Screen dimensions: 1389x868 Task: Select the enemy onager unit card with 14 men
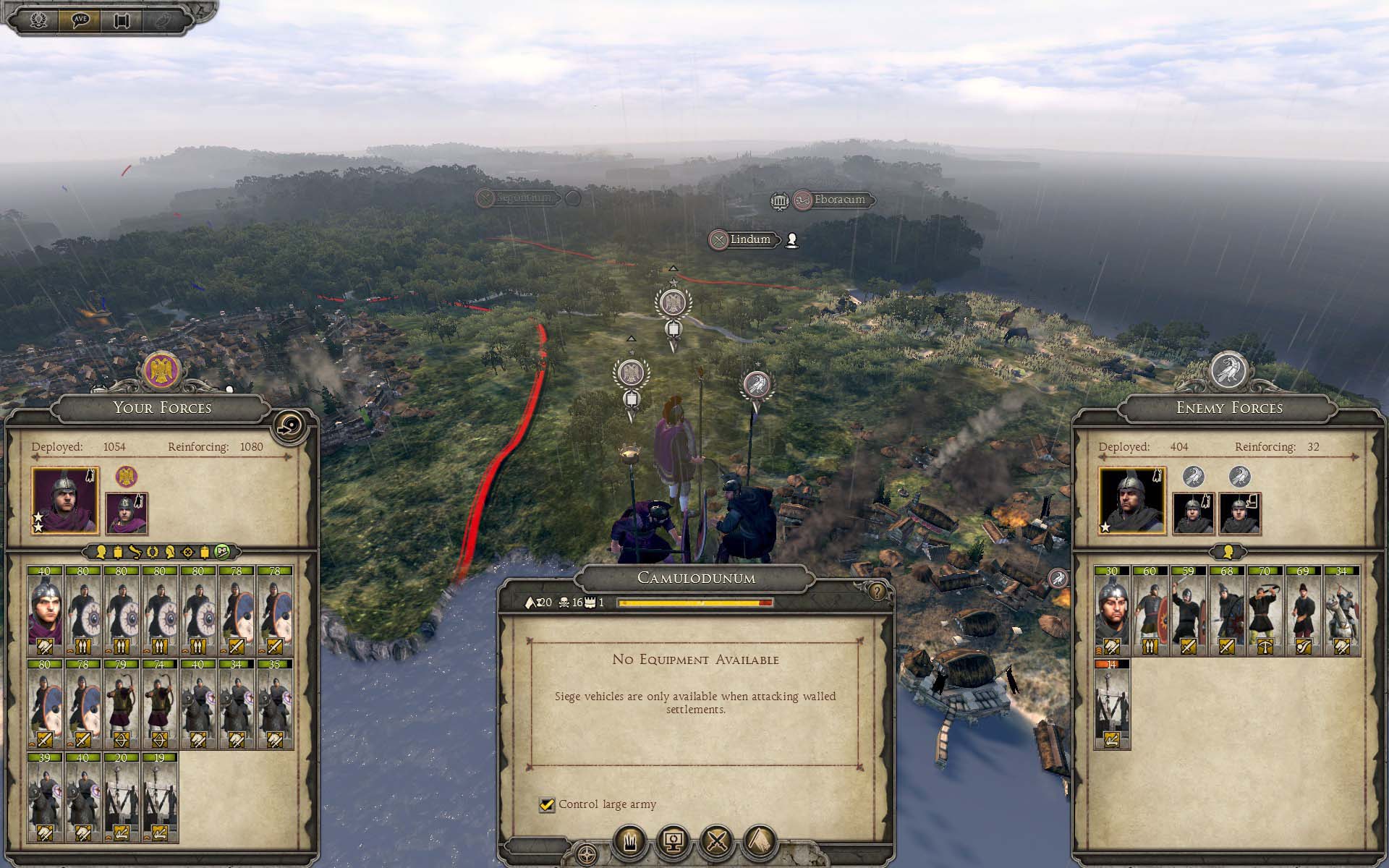pyautogui.click(x=1111, y=705)
